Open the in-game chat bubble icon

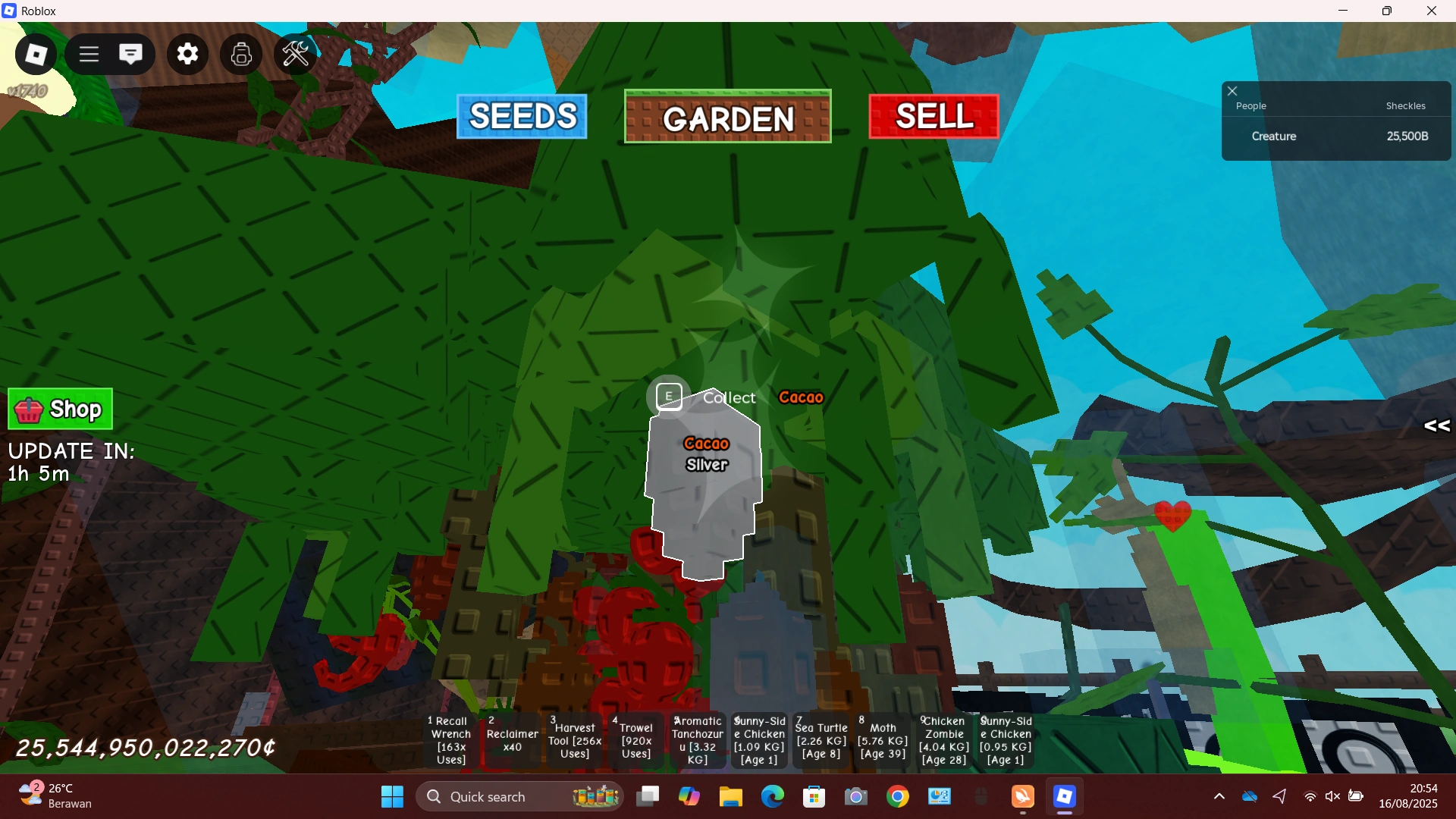click(x=131, y=54)
